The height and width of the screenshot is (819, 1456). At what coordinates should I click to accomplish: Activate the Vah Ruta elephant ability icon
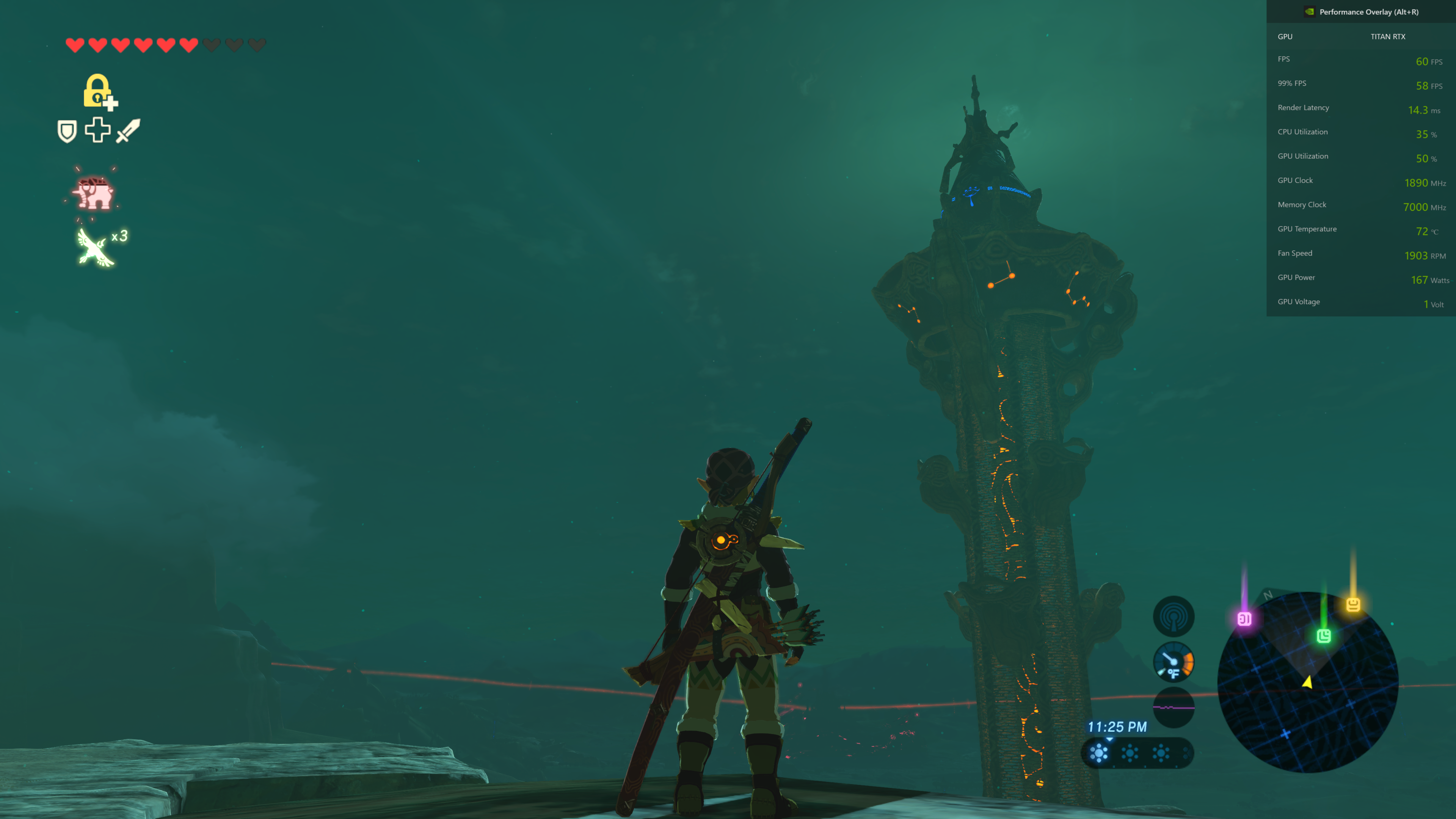pos(94,193)
